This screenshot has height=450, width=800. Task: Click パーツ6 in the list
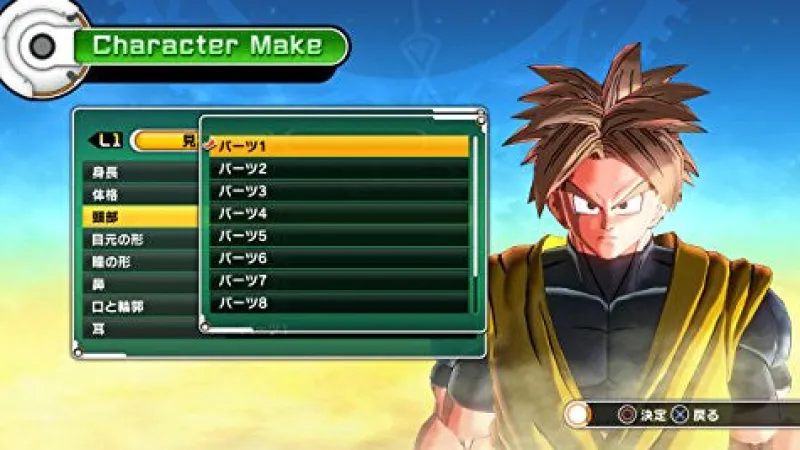[x=340, y=258]
